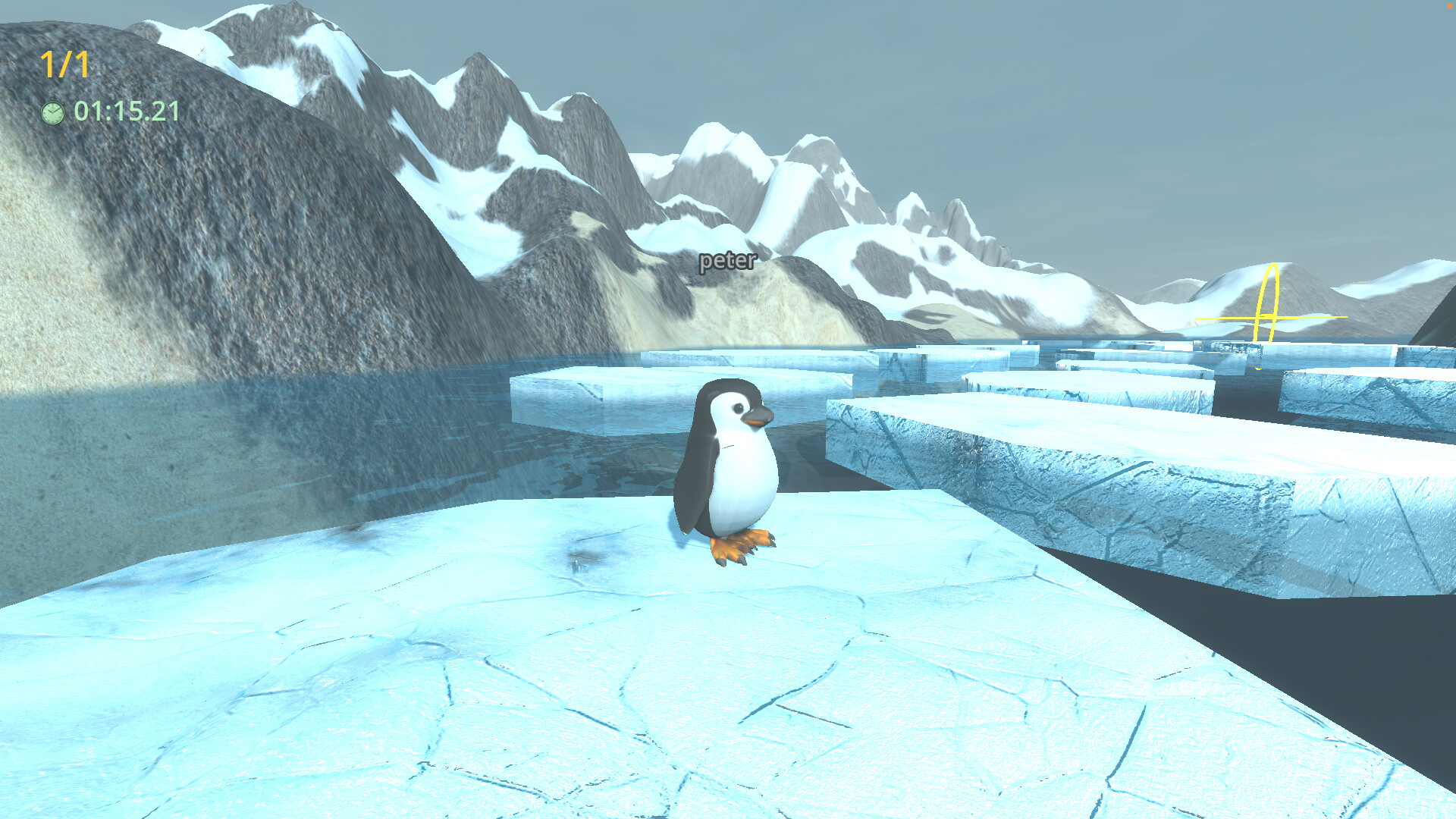Click the penguin's eye
This screenshot has height=819, width=1456.
(x=740, y=409)
